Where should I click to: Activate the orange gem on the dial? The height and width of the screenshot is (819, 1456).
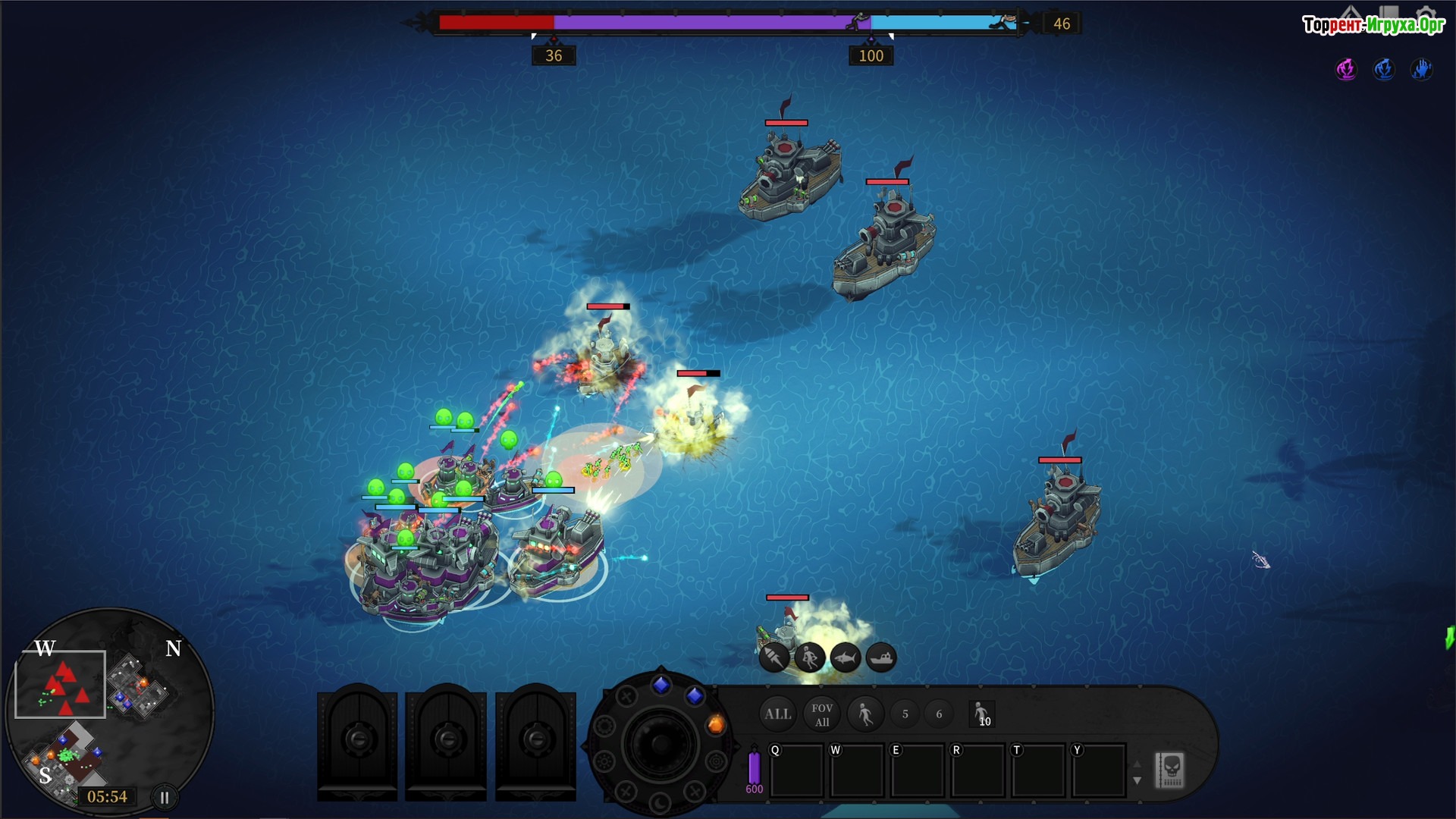(715, 725)
